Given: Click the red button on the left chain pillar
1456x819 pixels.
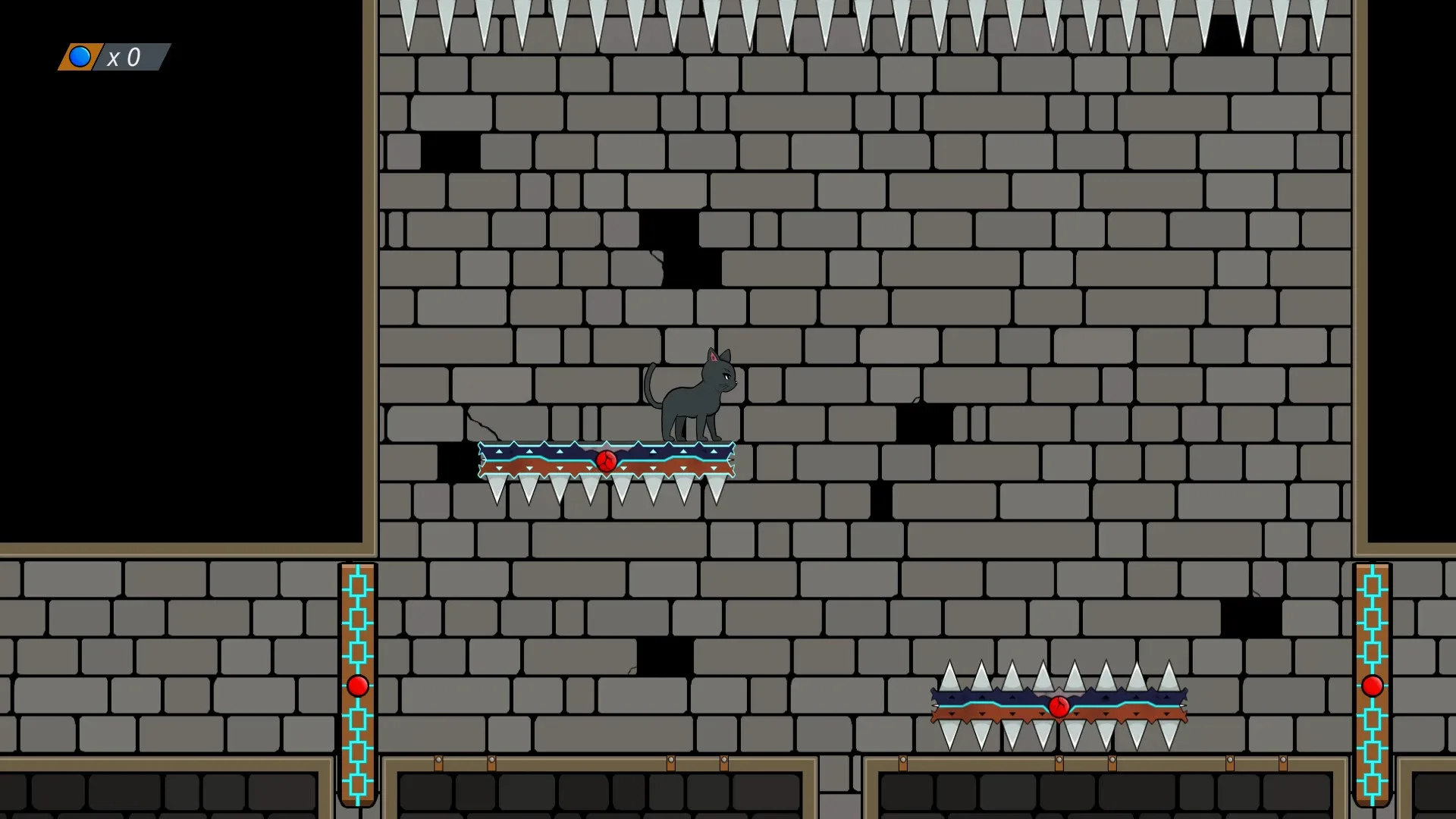Looking at the screenshot, I should pos(356,687).
